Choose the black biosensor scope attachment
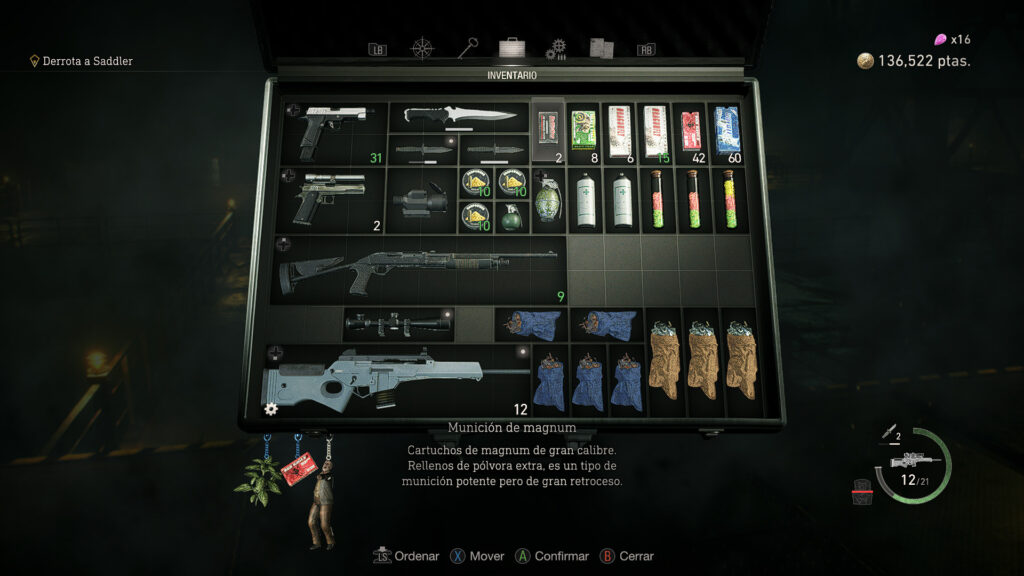The width and height of the screenshot is (1024, 576). (x=420, y=198)
